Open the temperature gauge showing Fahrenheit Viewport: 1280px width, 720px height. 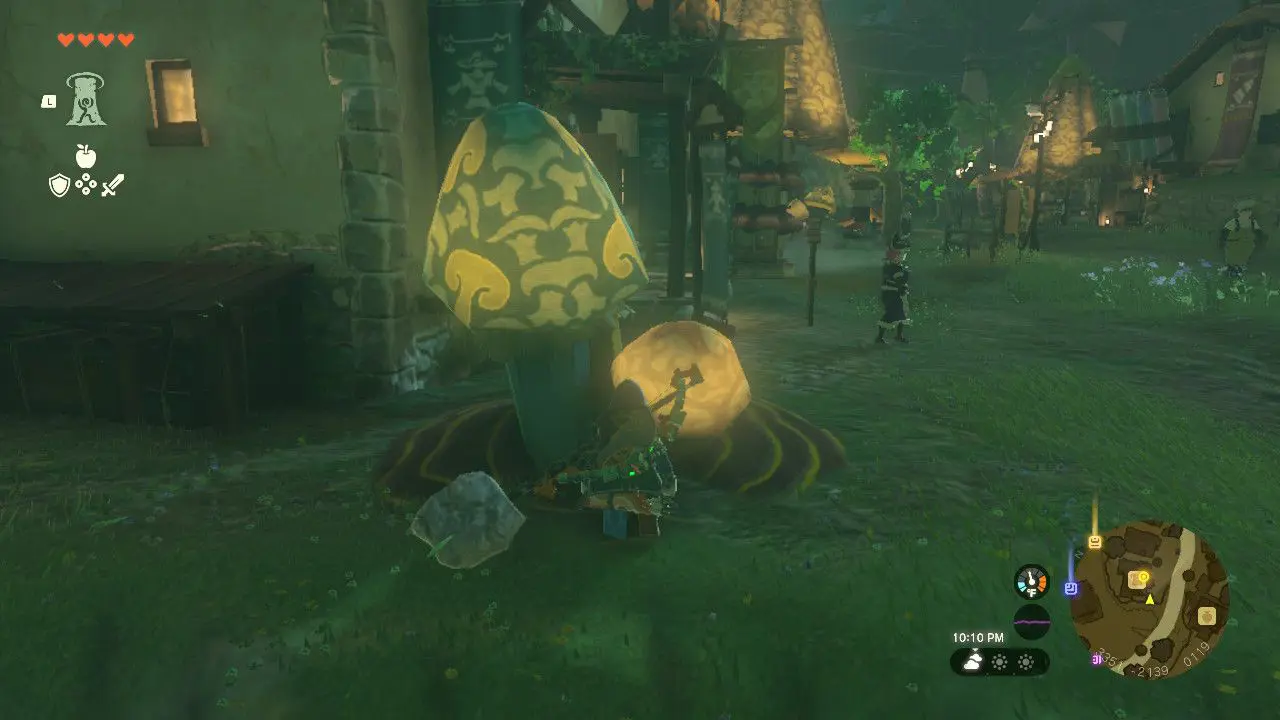[1032, 581]
